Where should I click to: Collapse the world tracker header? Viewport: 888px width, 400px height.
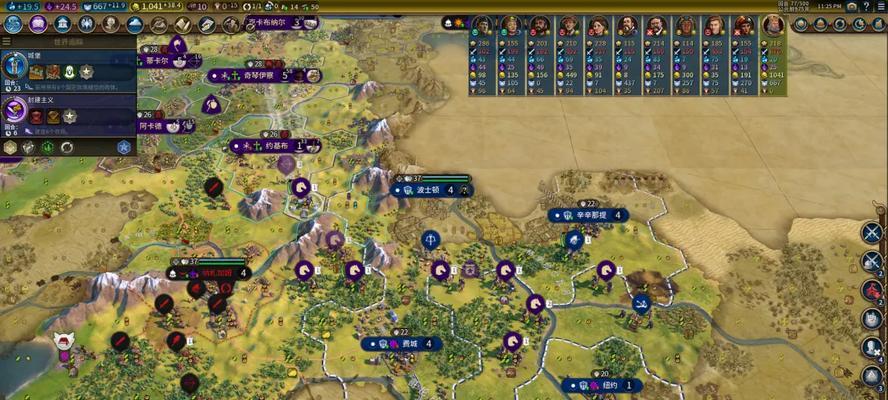pos(70,42)
